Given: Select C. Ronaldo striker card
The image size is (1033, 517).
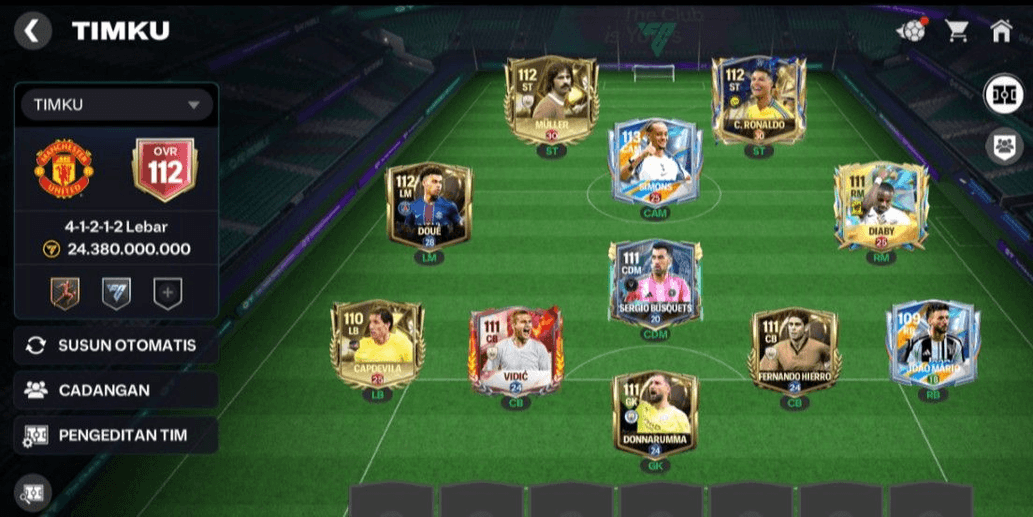Looking at the screenshot, I should point(758,102).
